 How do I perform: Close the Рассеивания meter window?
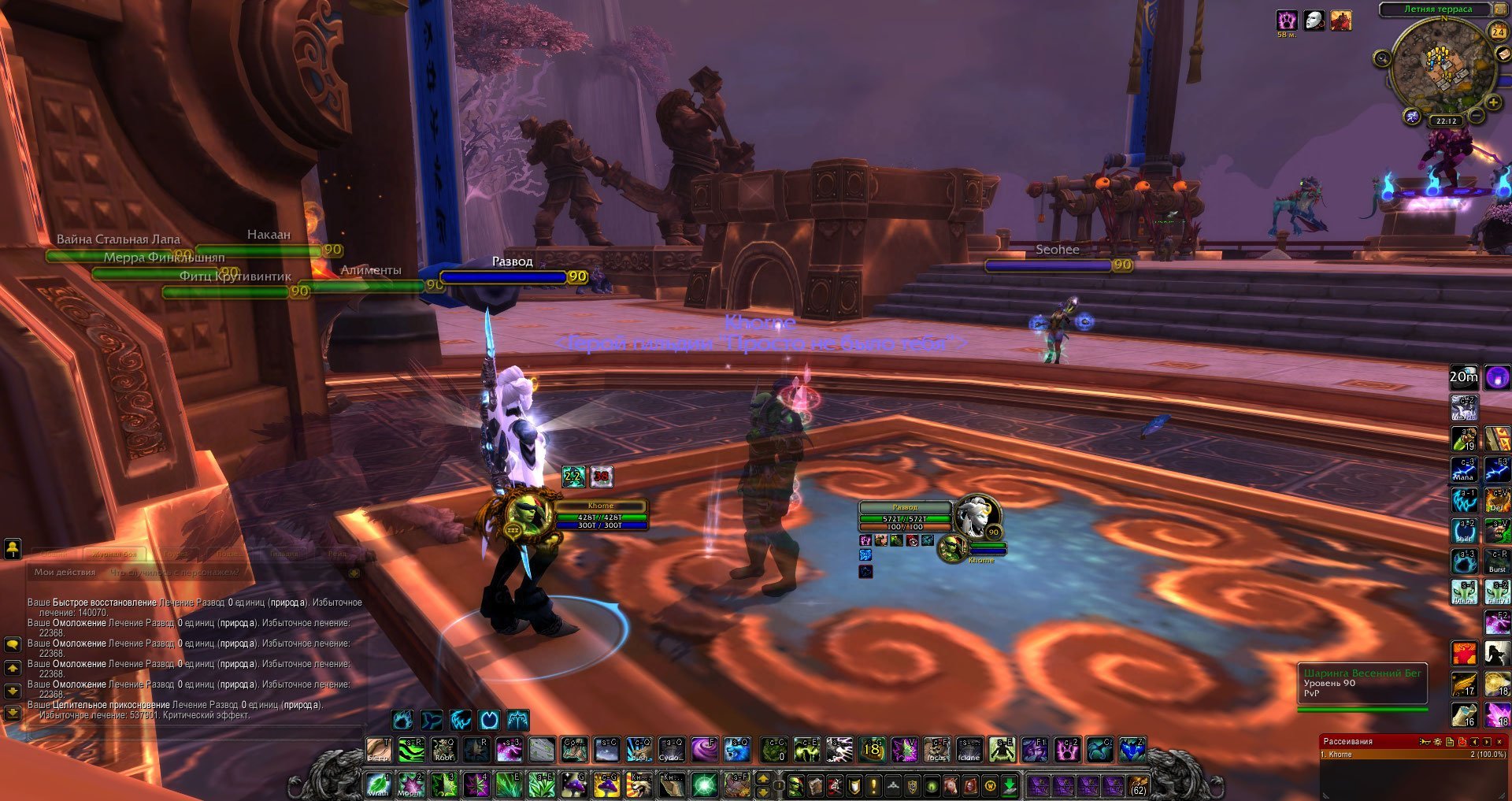click(x=1499, y=742)
